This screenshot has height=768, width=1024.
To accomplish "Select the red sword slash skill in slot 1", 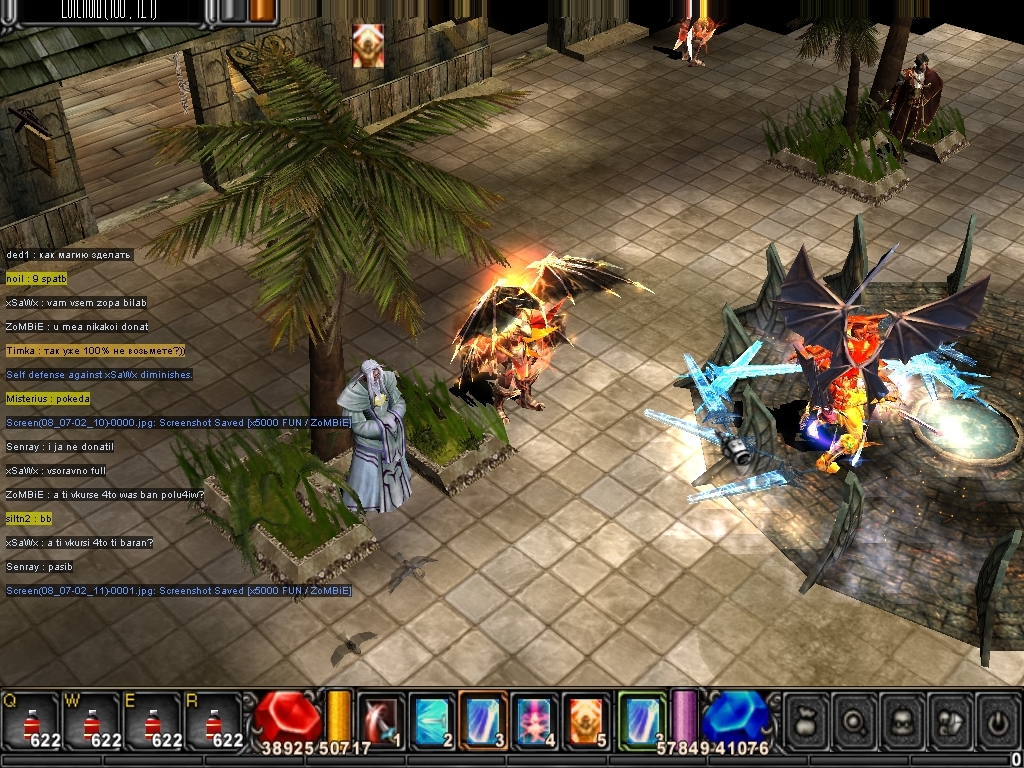I will click(x=381, y=720).
